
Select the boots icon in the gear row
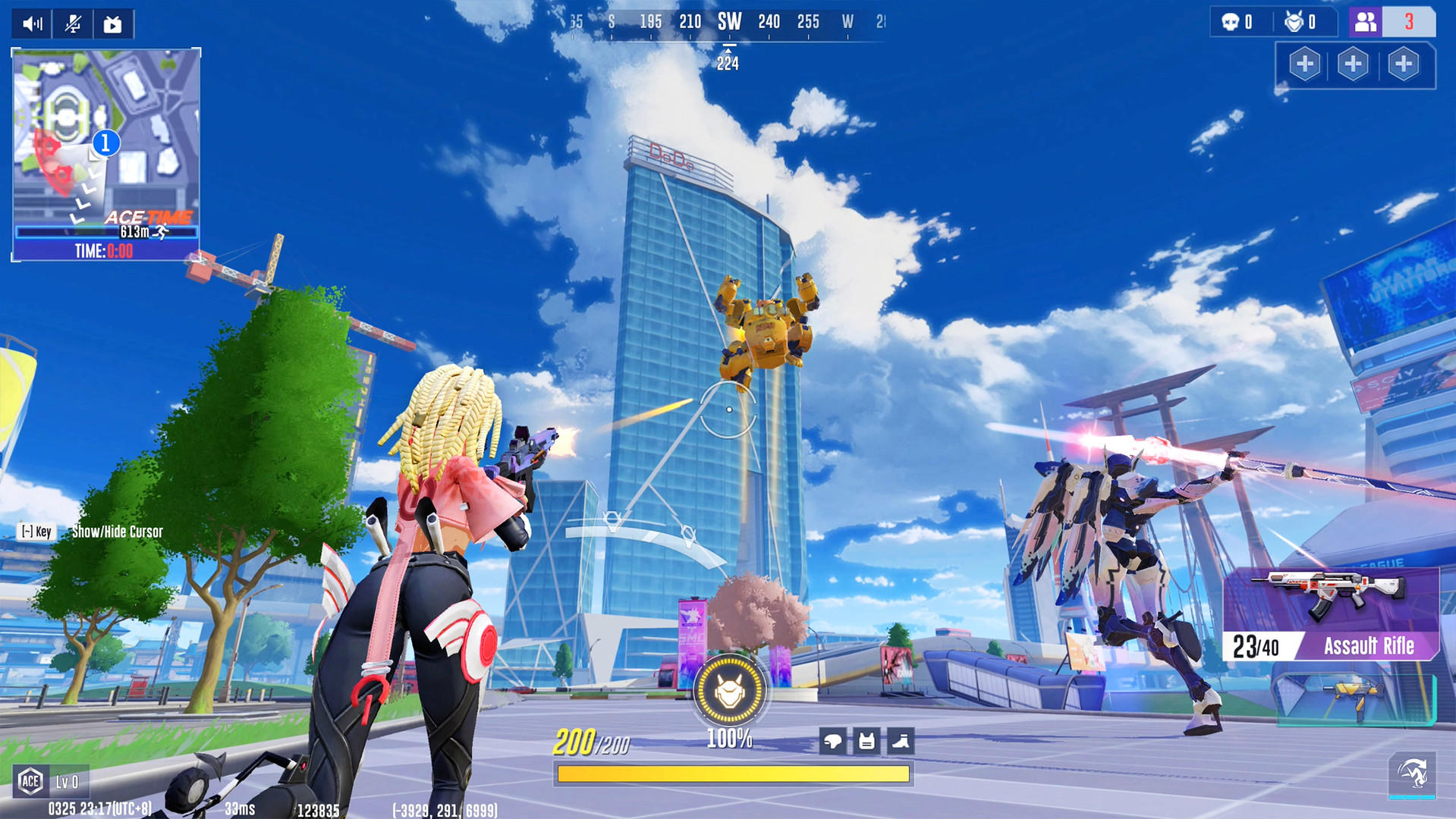(x=901, y=742)
